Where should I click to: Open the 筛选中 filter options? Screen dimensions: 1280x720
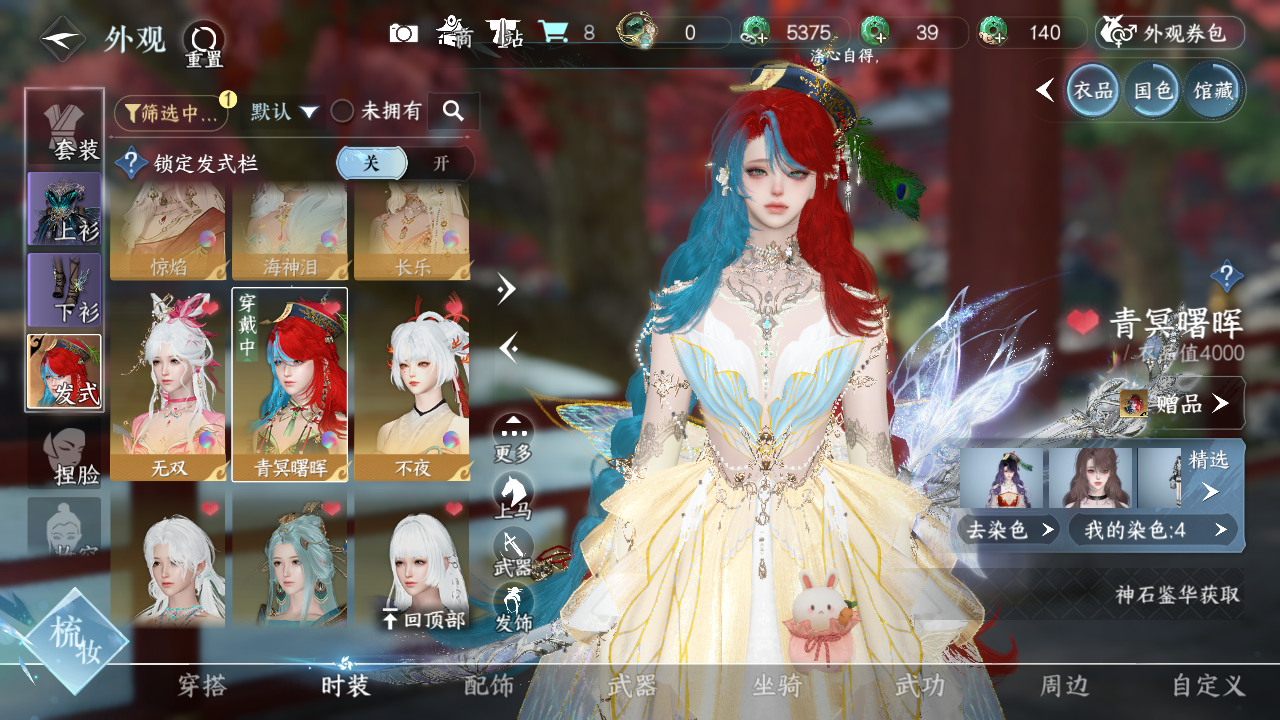171,113
